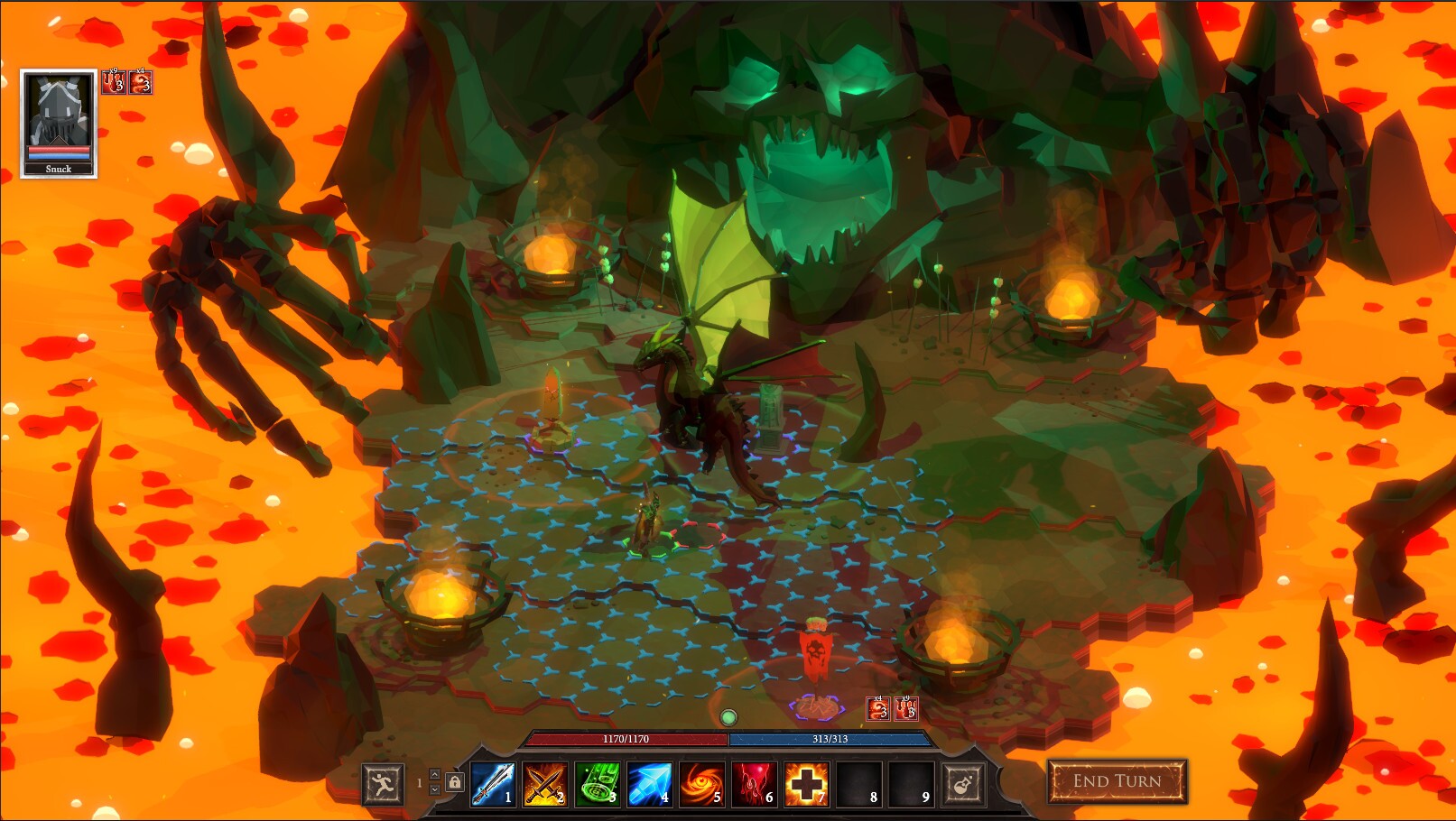Select the sword attack skill in slot 1

click(x=492, y=785)
